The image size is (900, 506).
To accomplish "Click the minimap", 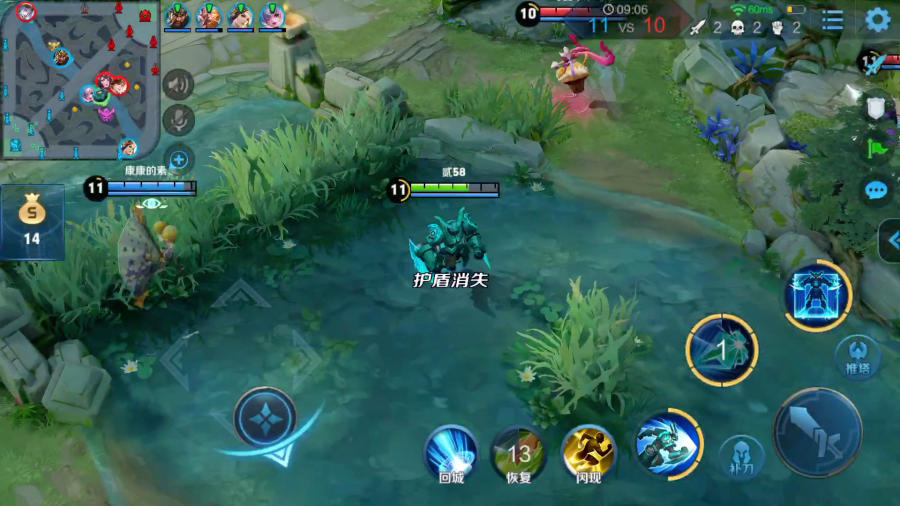I will (80, 80).
